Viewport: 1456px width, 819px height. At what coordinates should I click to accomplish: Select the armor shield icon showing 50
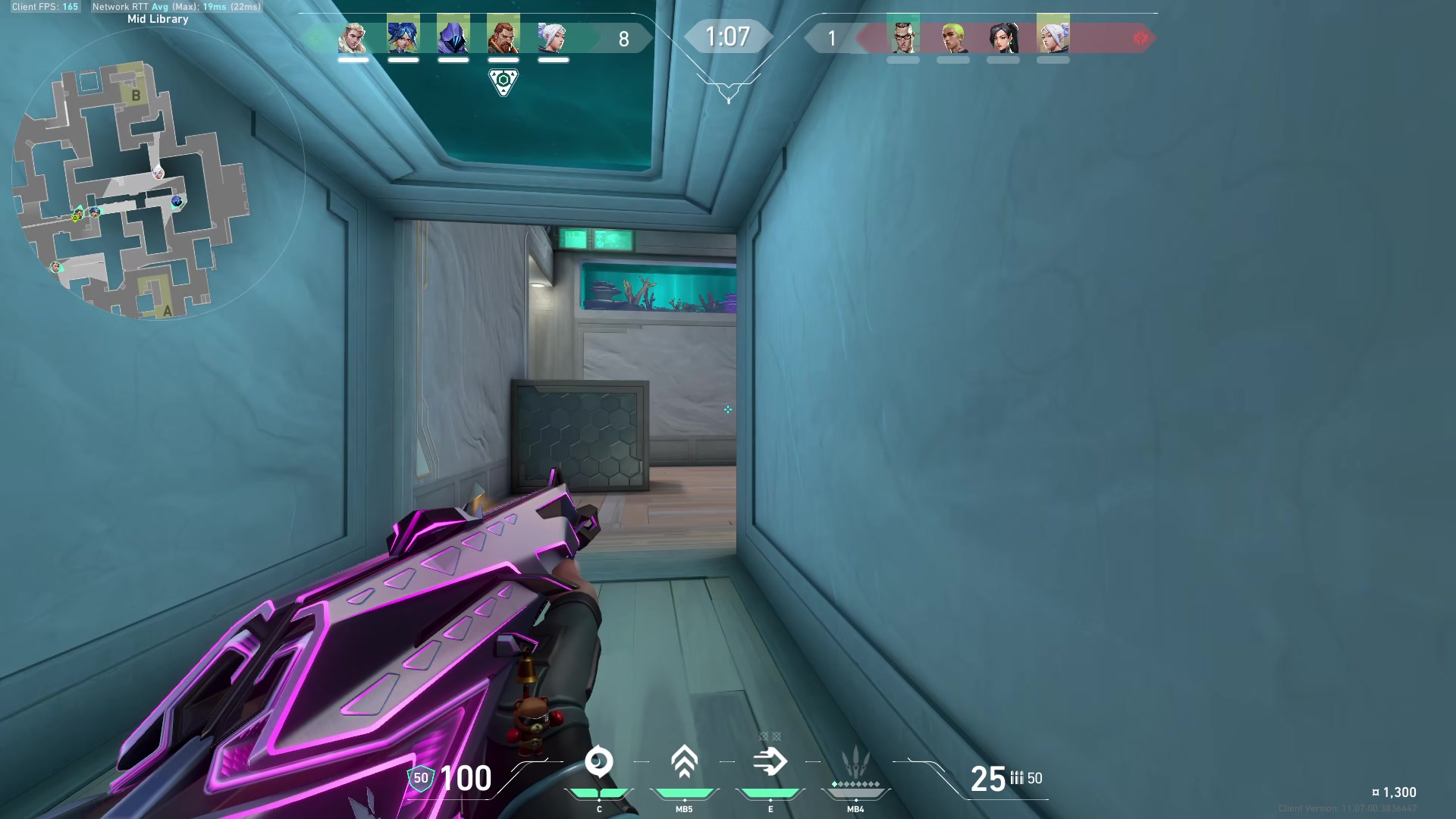click(x=420, y=777)
